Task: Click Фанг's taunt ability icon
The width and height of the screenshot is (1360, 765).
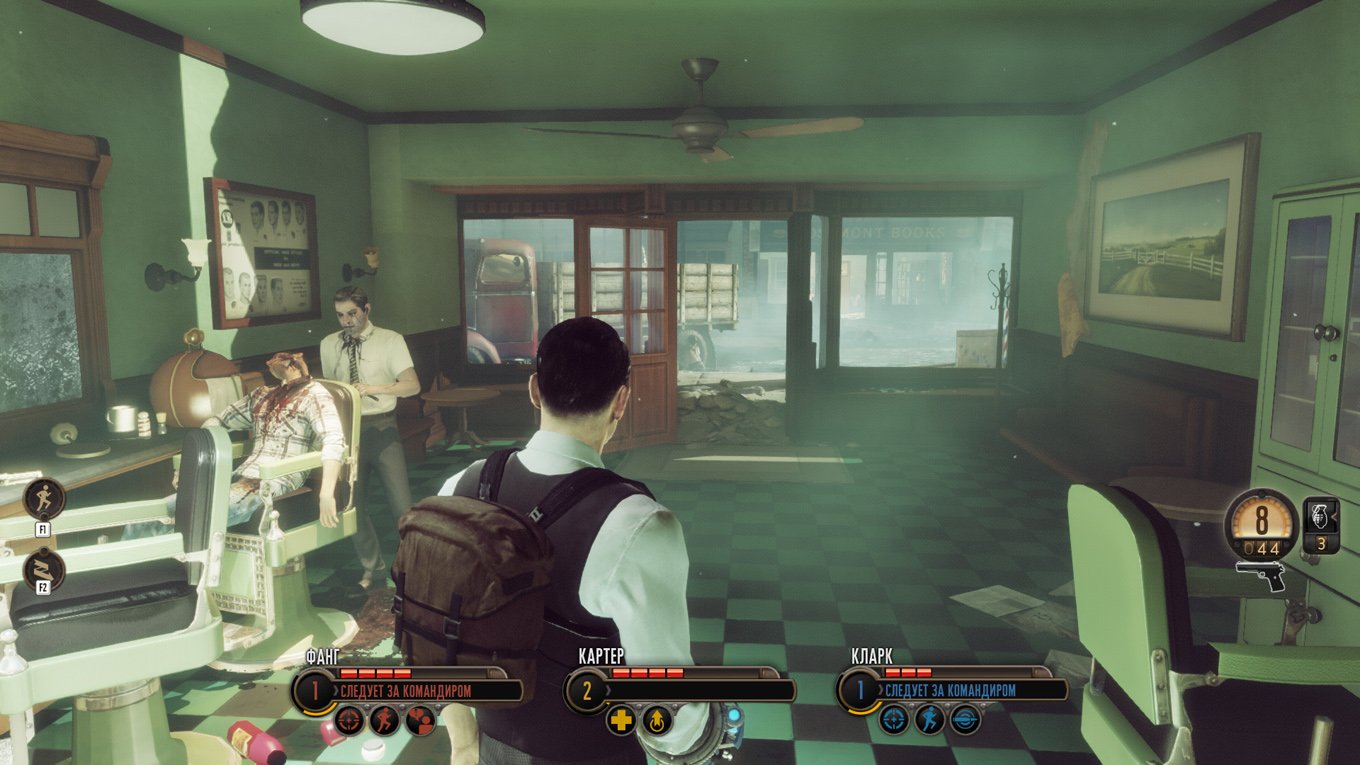Action: [420, 721]
